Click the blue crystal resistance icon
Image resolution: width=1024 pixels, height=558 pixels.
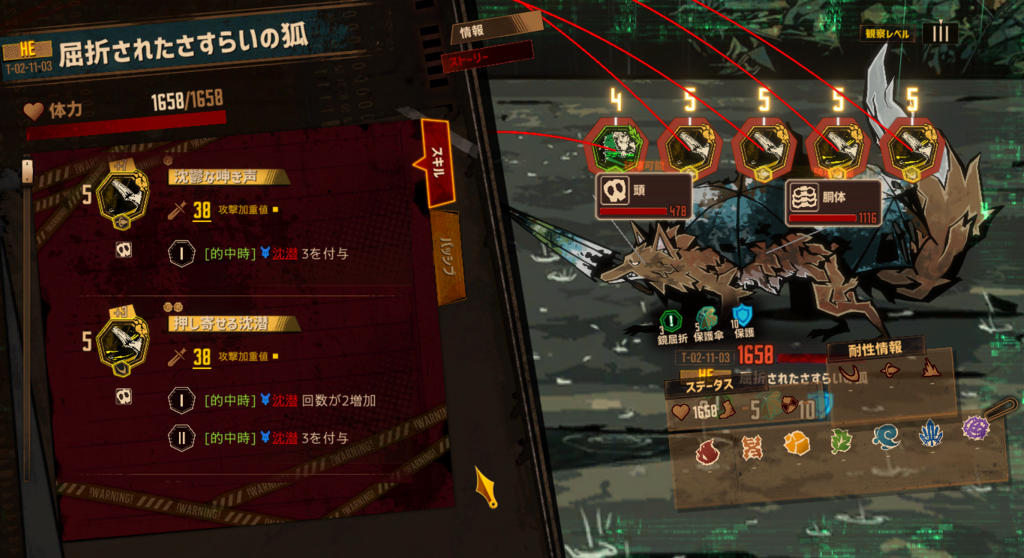932,434
